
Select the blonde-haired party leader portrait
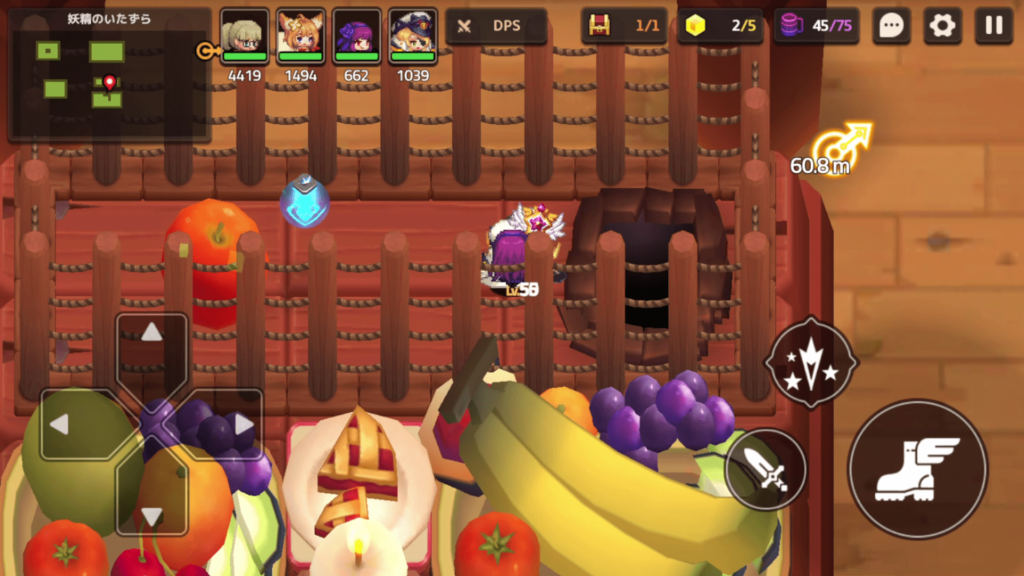[x=245, y=36]
